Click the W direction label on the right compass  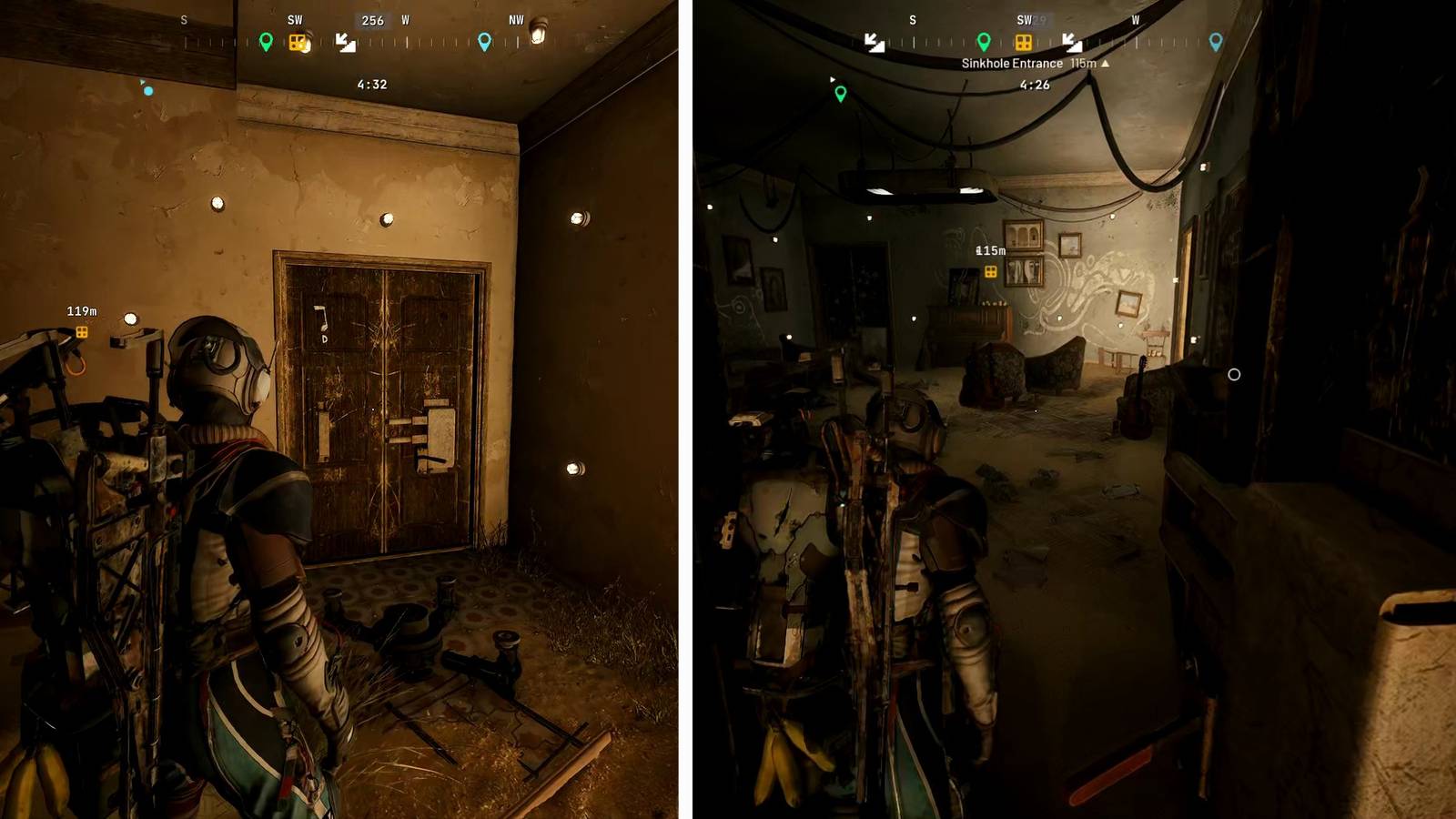point(1136,19)
